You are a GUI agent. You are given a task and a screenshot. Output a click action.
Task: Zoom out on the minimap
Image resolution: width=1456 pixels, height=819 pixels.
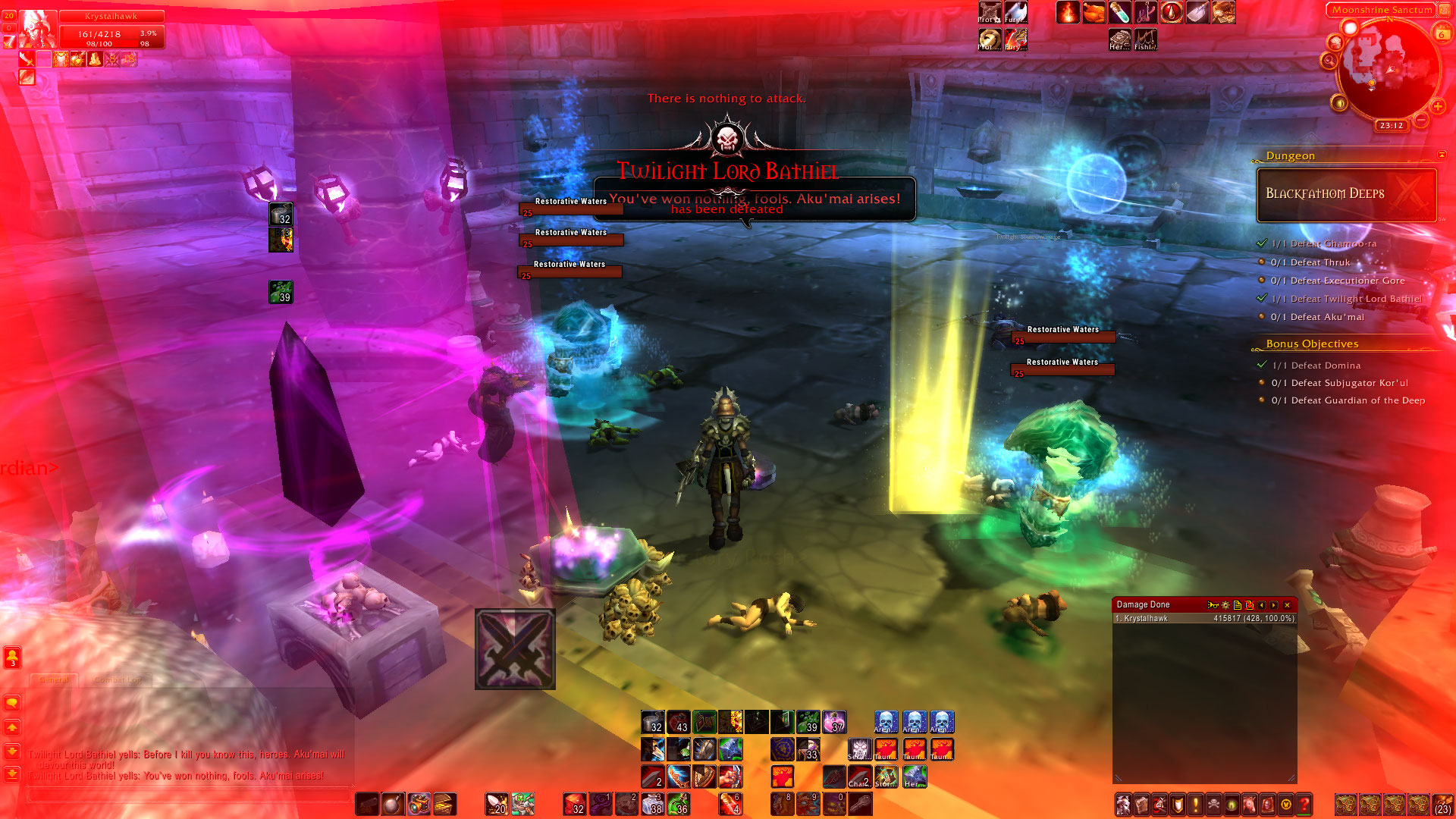click(1421, 120)
